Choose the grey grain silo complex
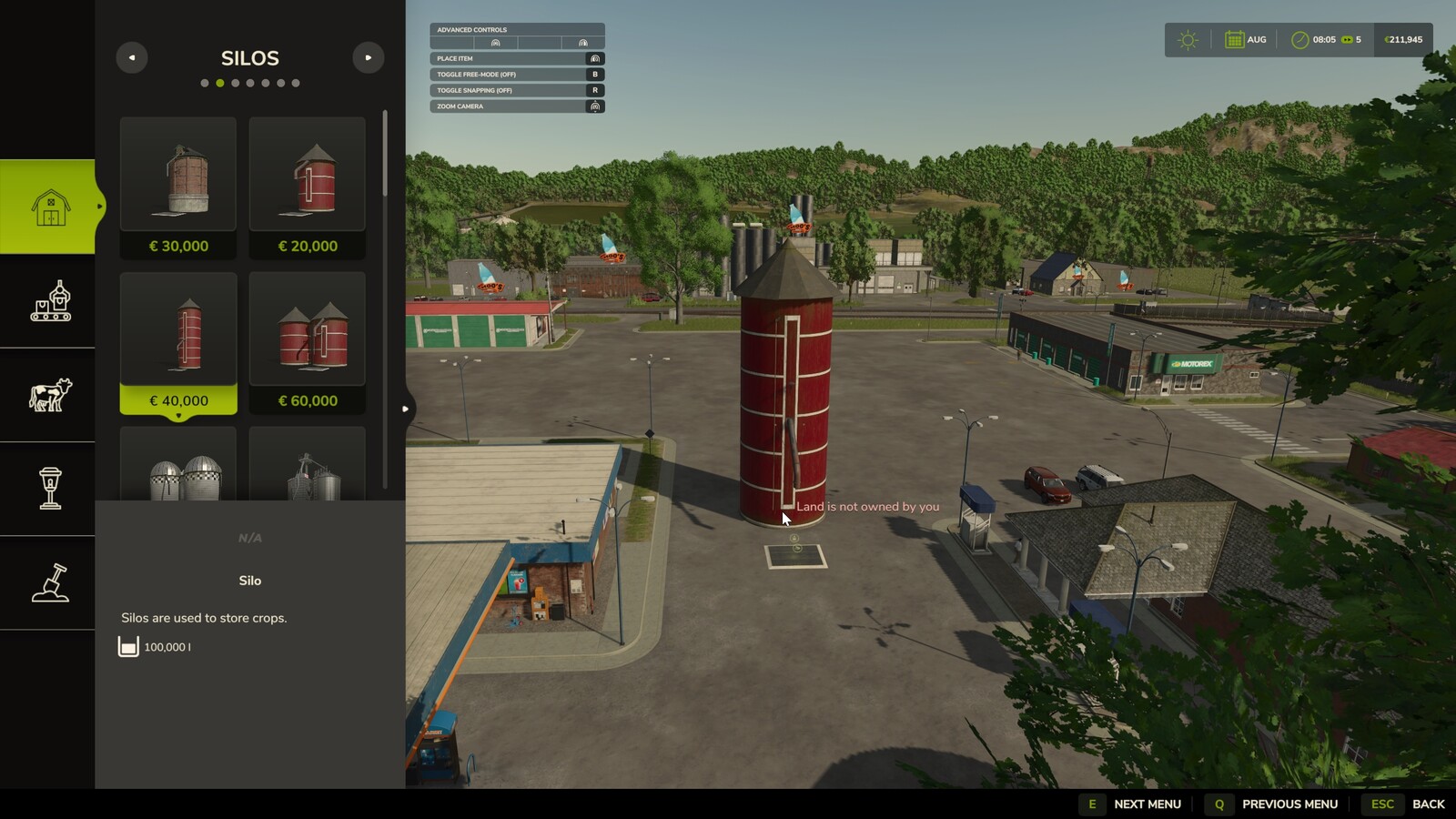This screenshot has width=1456, height=819. [x=308, y=466]
